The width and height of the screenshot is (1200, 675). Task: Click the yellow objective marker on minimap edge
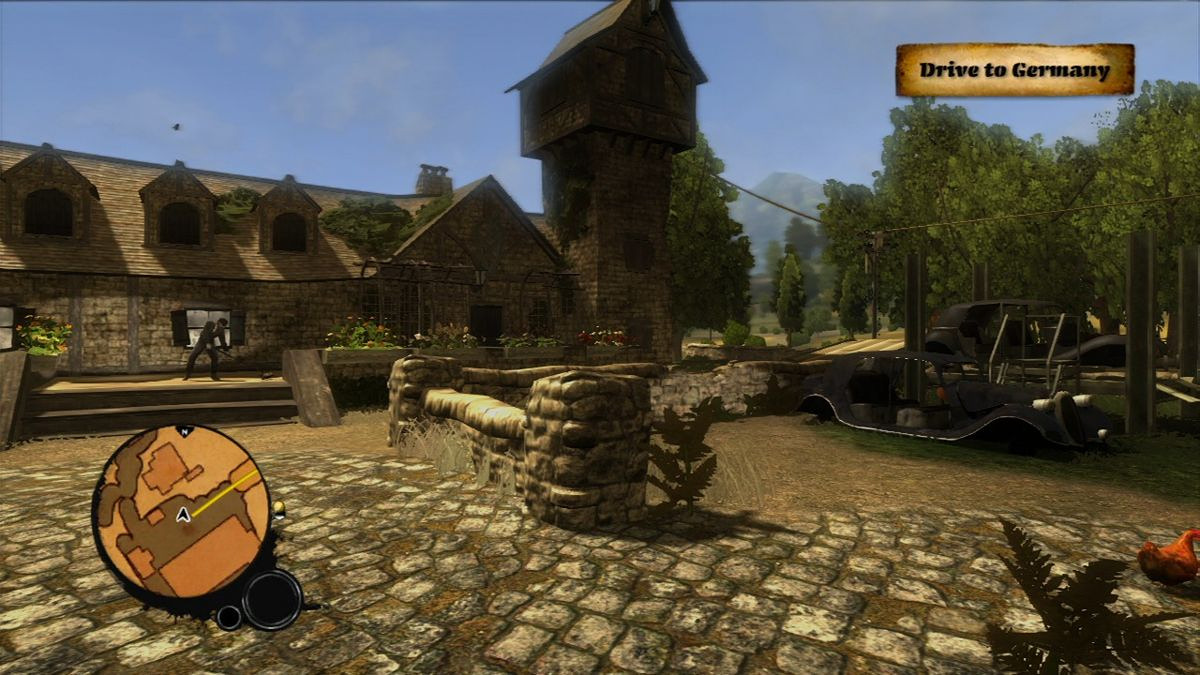pos(278,510)
